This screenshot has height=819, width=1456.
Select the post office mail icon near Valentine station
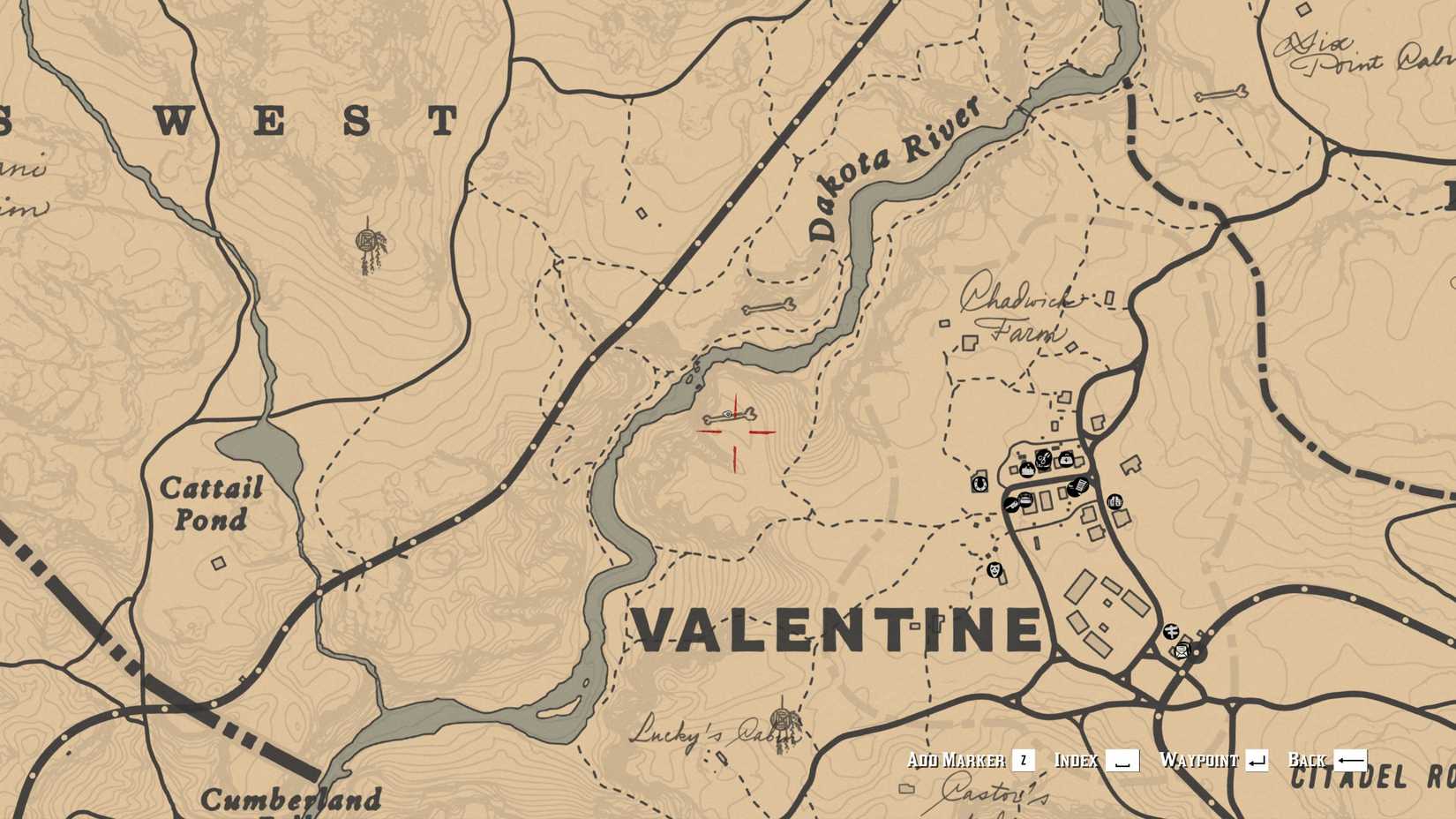coord(1182,651)
